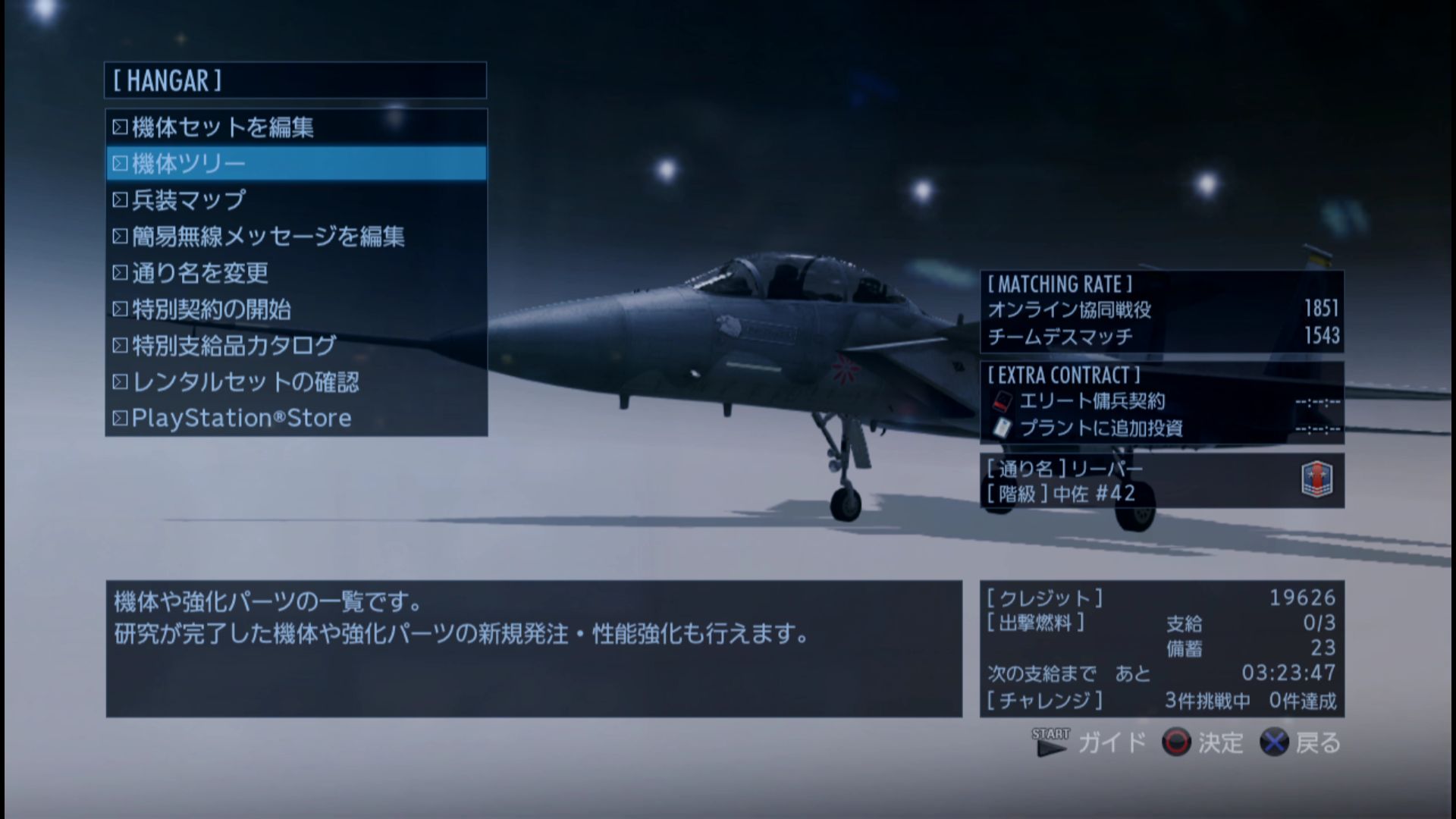Select レンタルセットの確認 entry
Image resolution: width=1456 pixels, height=819 pixels.
coord(296,382)
